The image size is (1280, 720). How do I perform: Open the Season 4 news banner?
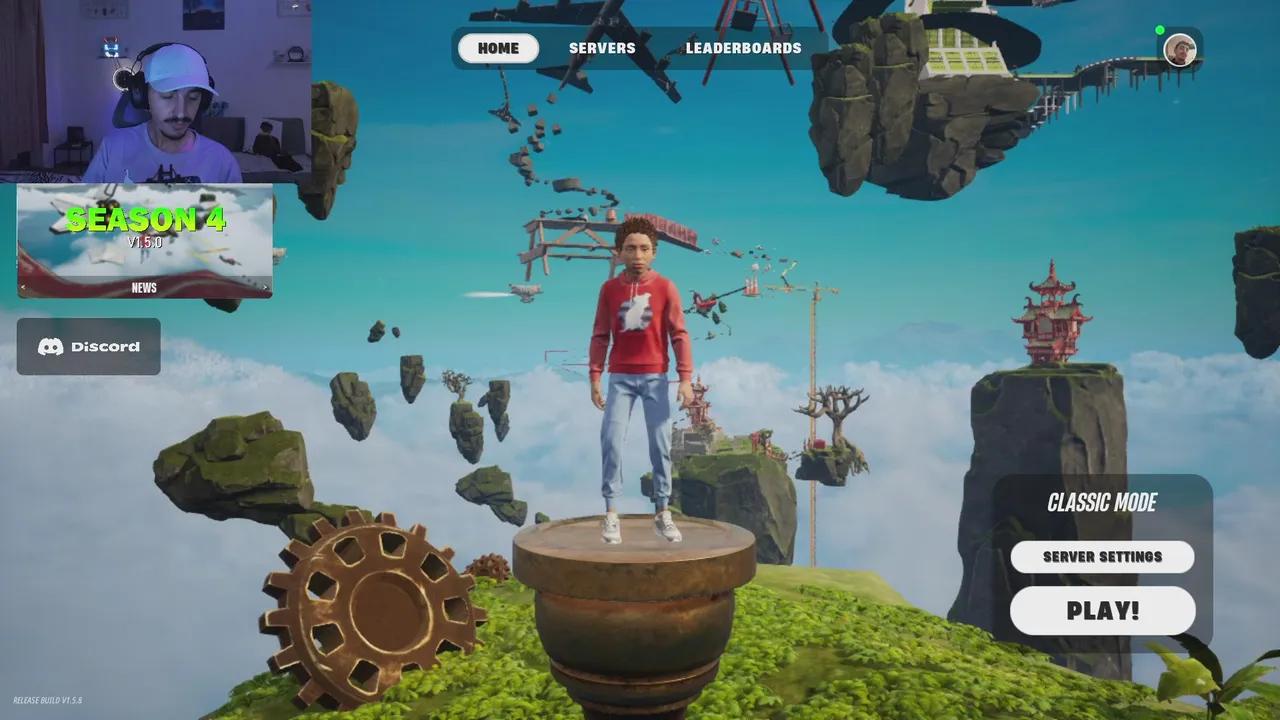coord(145,241)
